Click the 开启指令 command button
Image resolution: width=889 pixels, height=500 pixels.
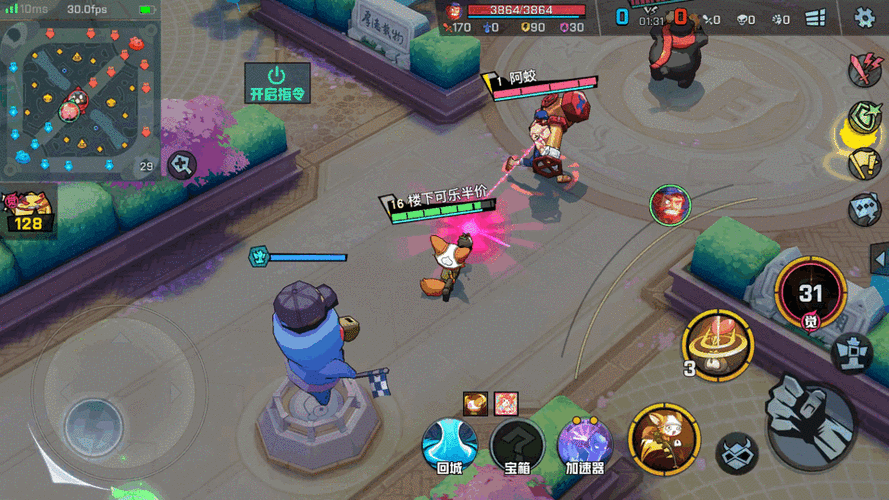tap(277, 84)
